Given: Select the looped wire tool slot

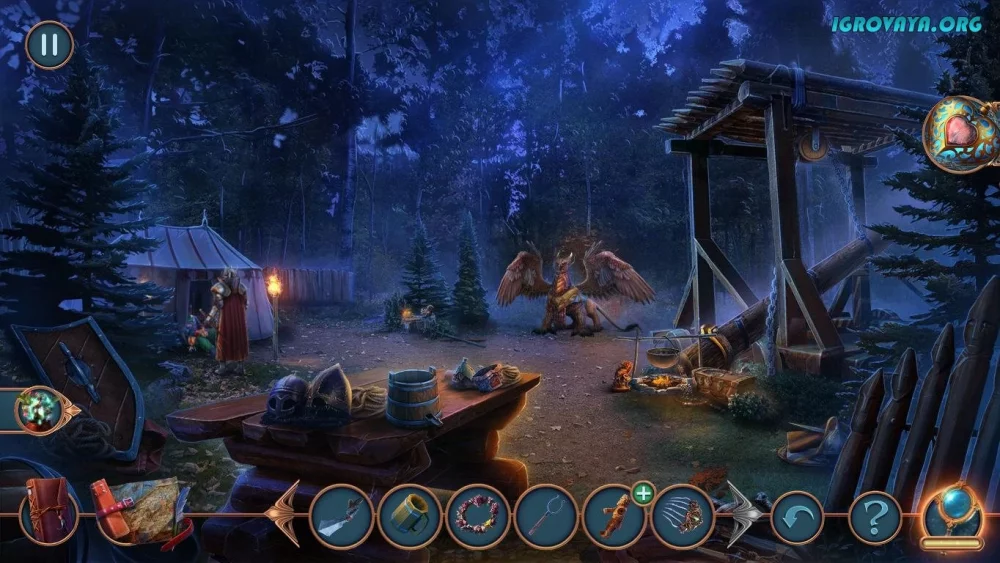Looking at the screenshot, I should click(546, 516).
